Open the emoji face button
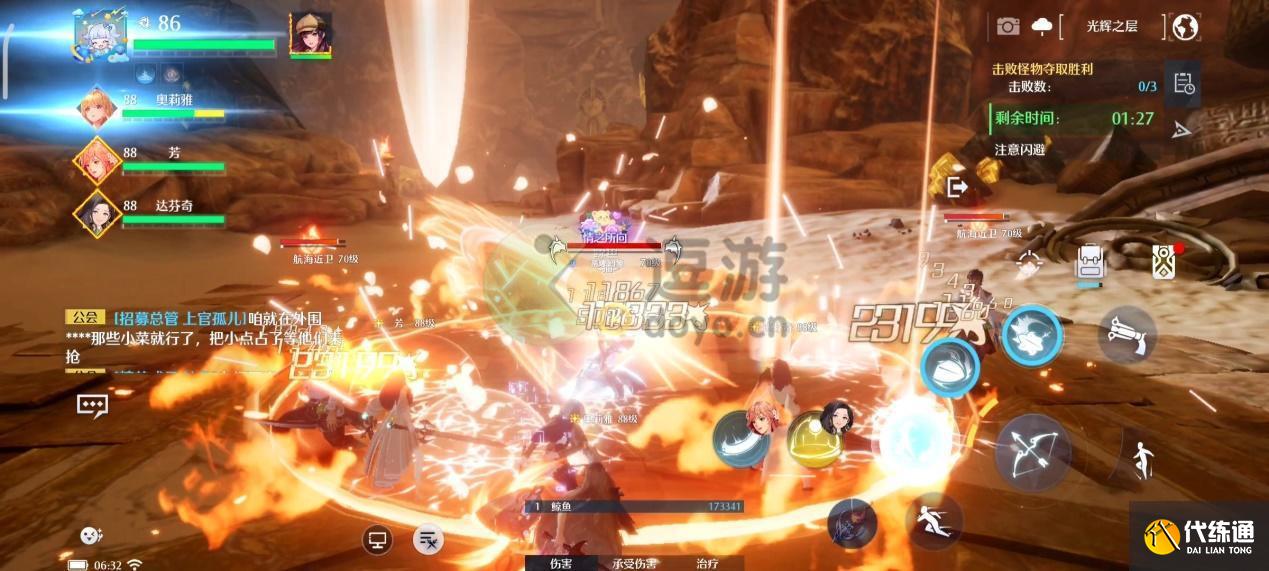This screenshot has height=571, width=1269. (x=91, y=535)
